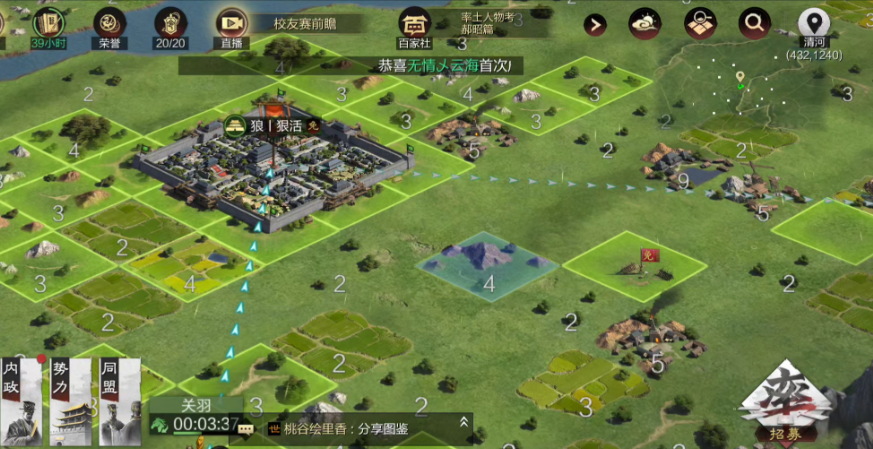Viewport: 873px width, 449px height.
Task: Open the 荣誉 honor icon
Action: tap(109, 26)
